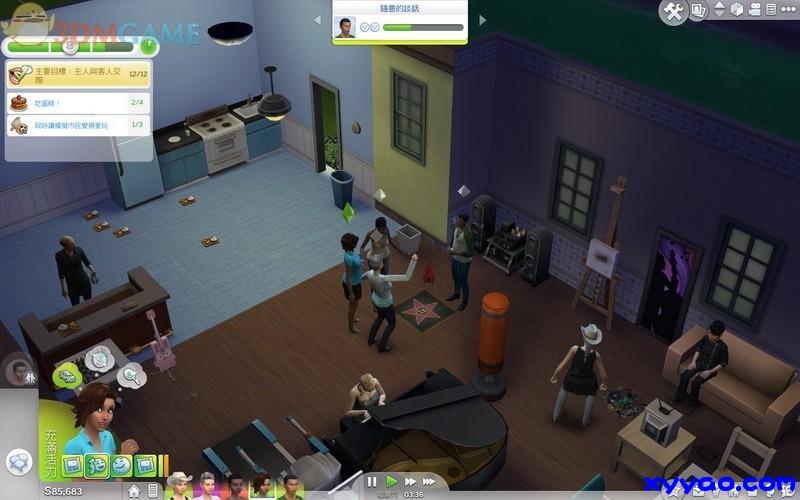The image size is (800, 500).
Task: Select the 1/3 party objective row
Action: click(78, 126)
